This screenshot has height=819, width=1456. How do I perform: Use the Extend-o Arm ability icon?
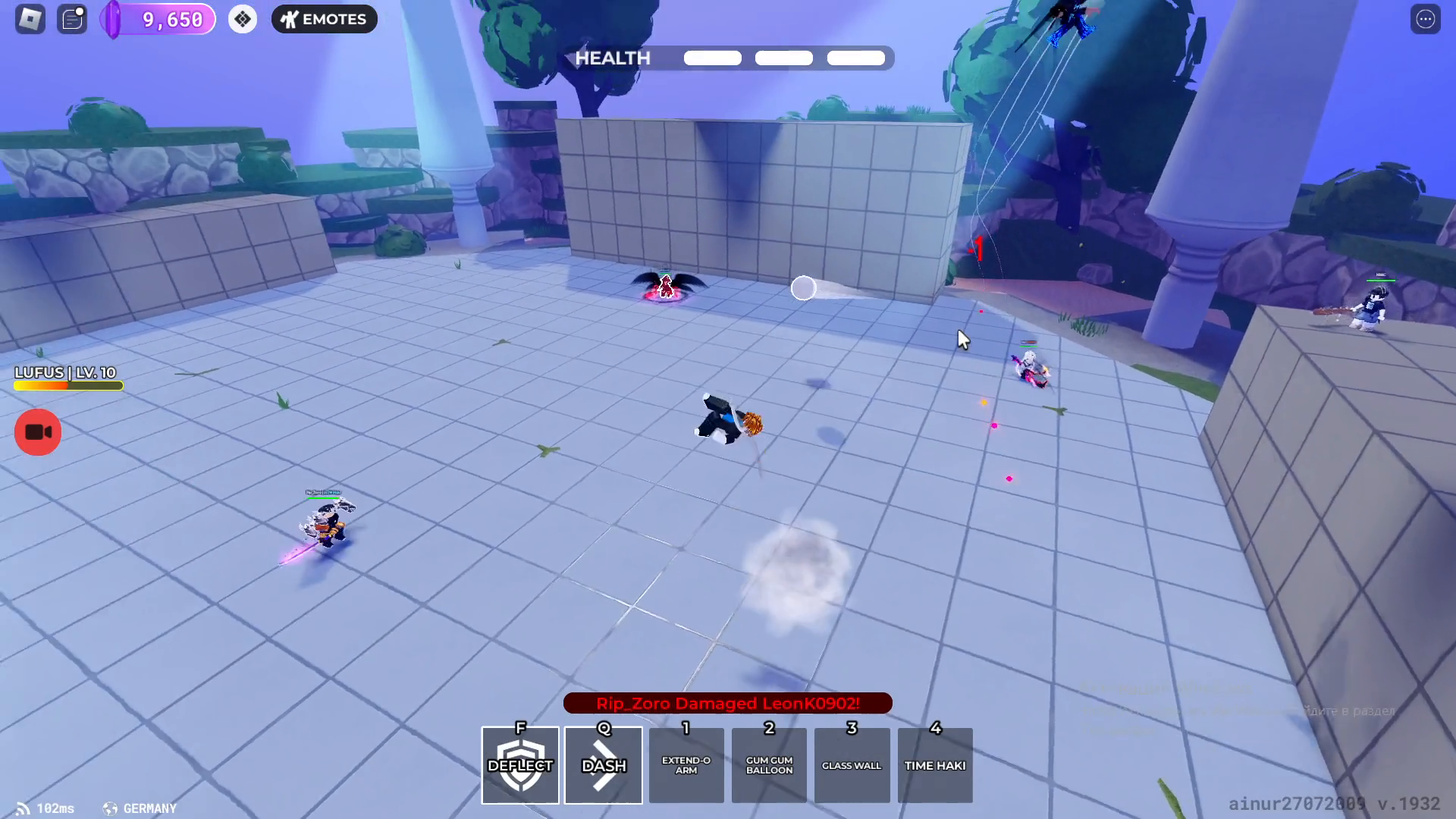686,765
